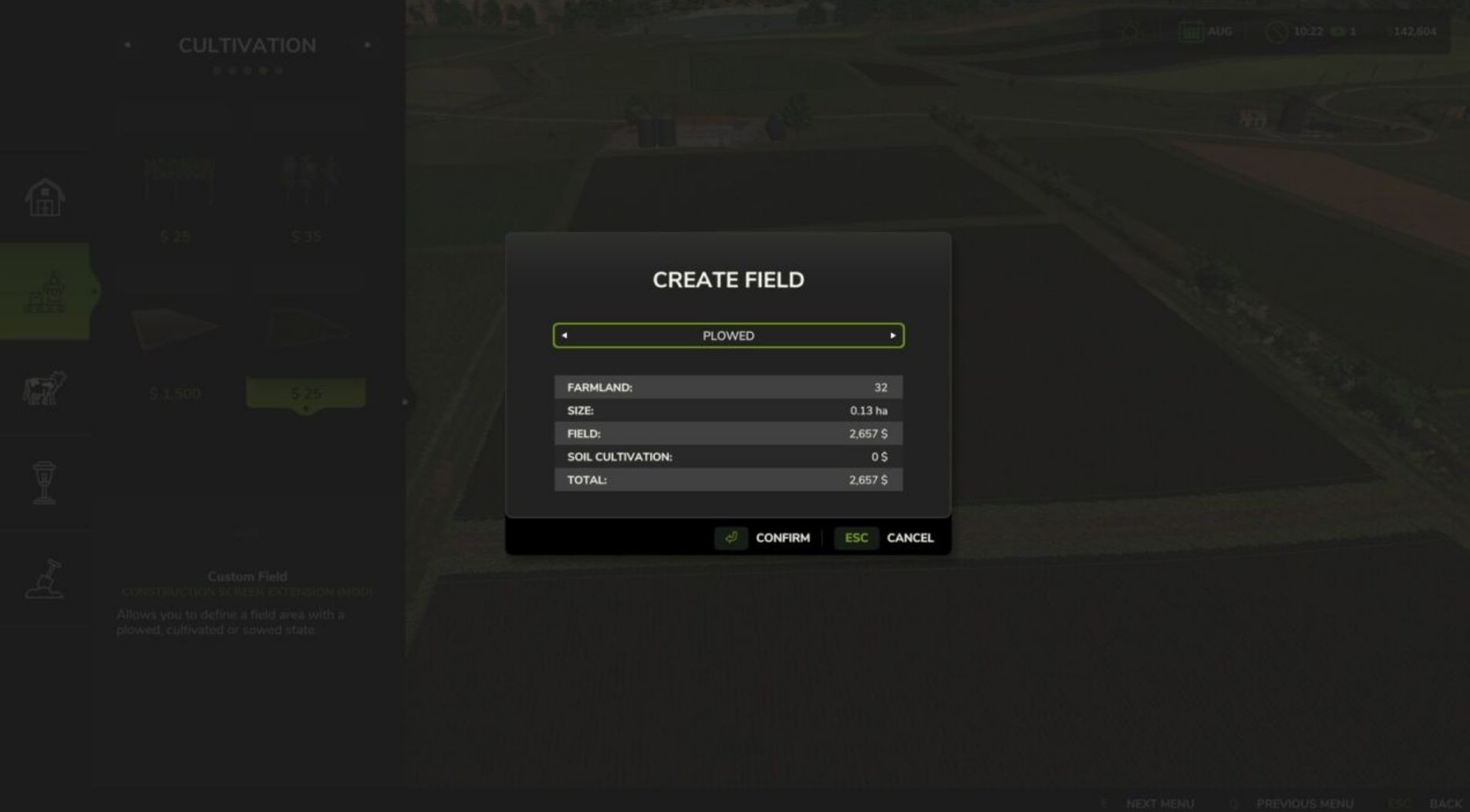The image size is (1470, 812).
Task: Click the right arrow beside CULTIVATION title
Action: pos(368,45)
